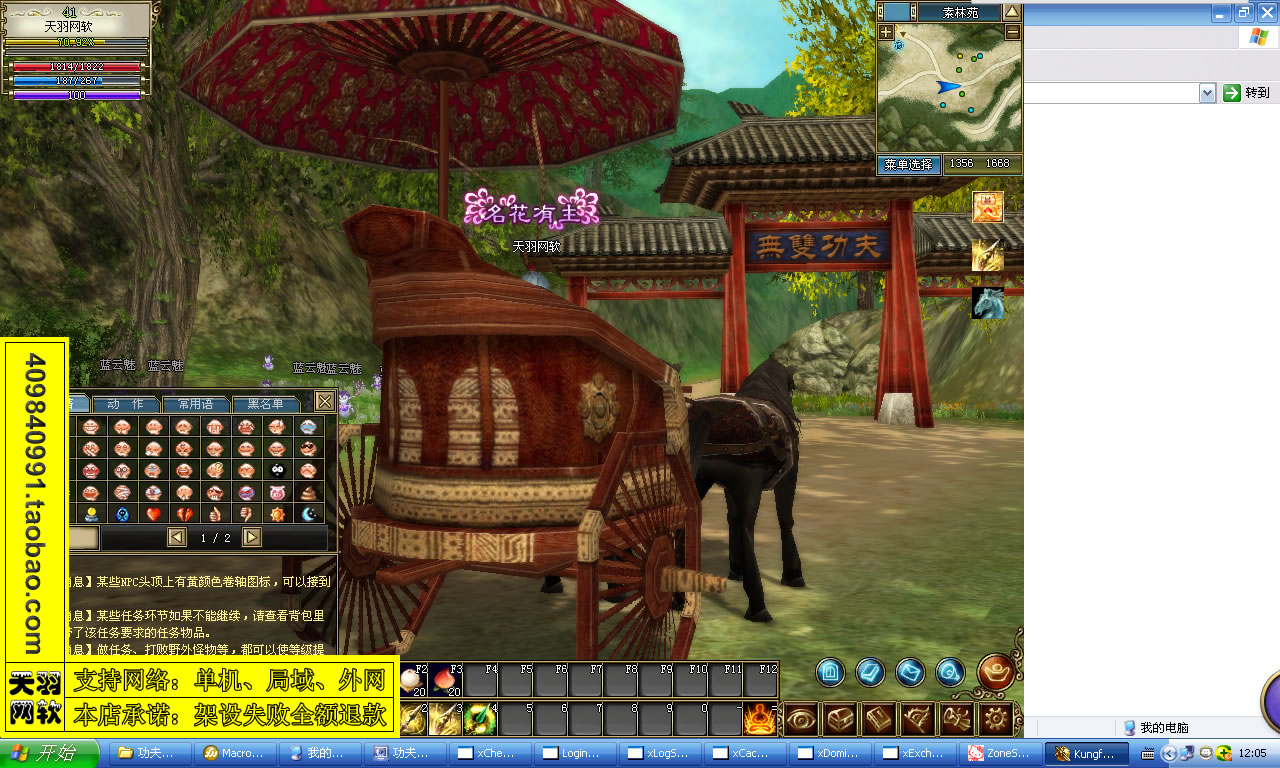Choose the pink pig emoticon

click(x=277, y=492)
